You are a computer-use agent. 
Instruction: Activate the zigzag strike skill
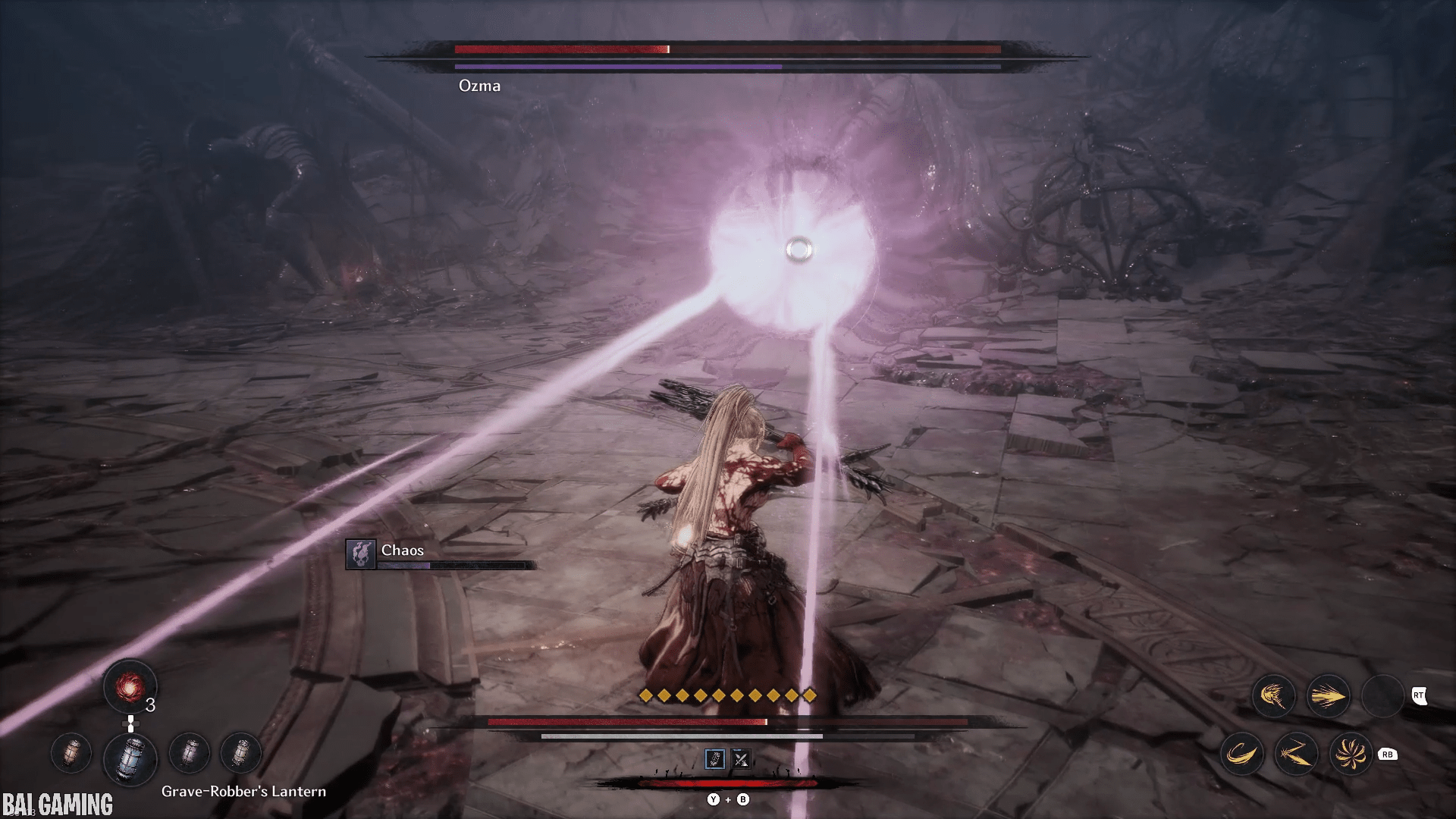tap(1296, 754)
